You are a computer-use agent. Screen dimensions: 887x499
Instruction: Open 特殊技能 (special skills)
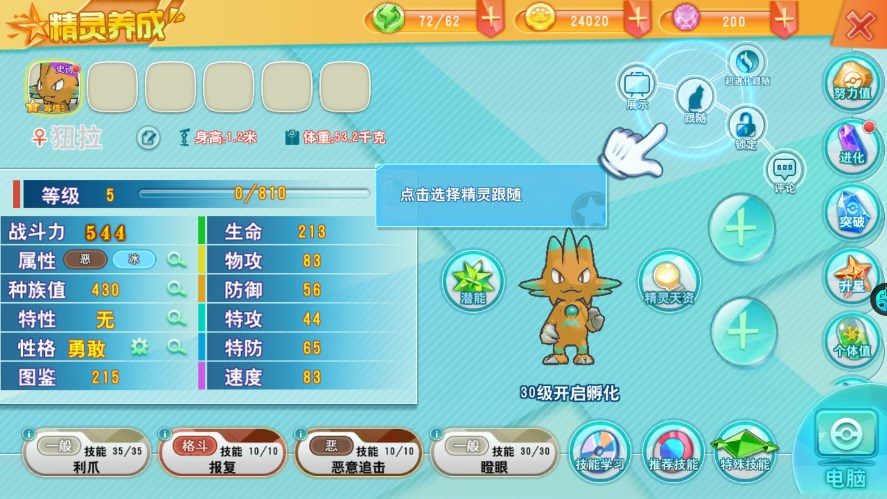[745, 450]
